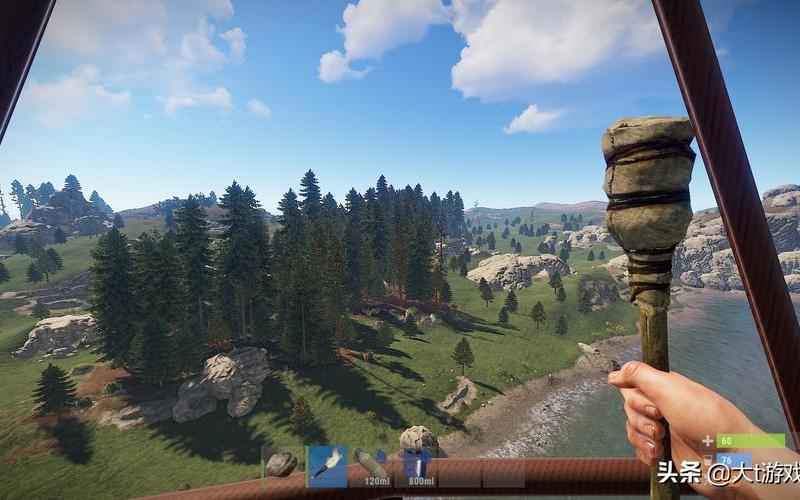Viewport: 800px width, 500px height.
Task: Select the torch hotbar slot
Action: coord(327,465)
